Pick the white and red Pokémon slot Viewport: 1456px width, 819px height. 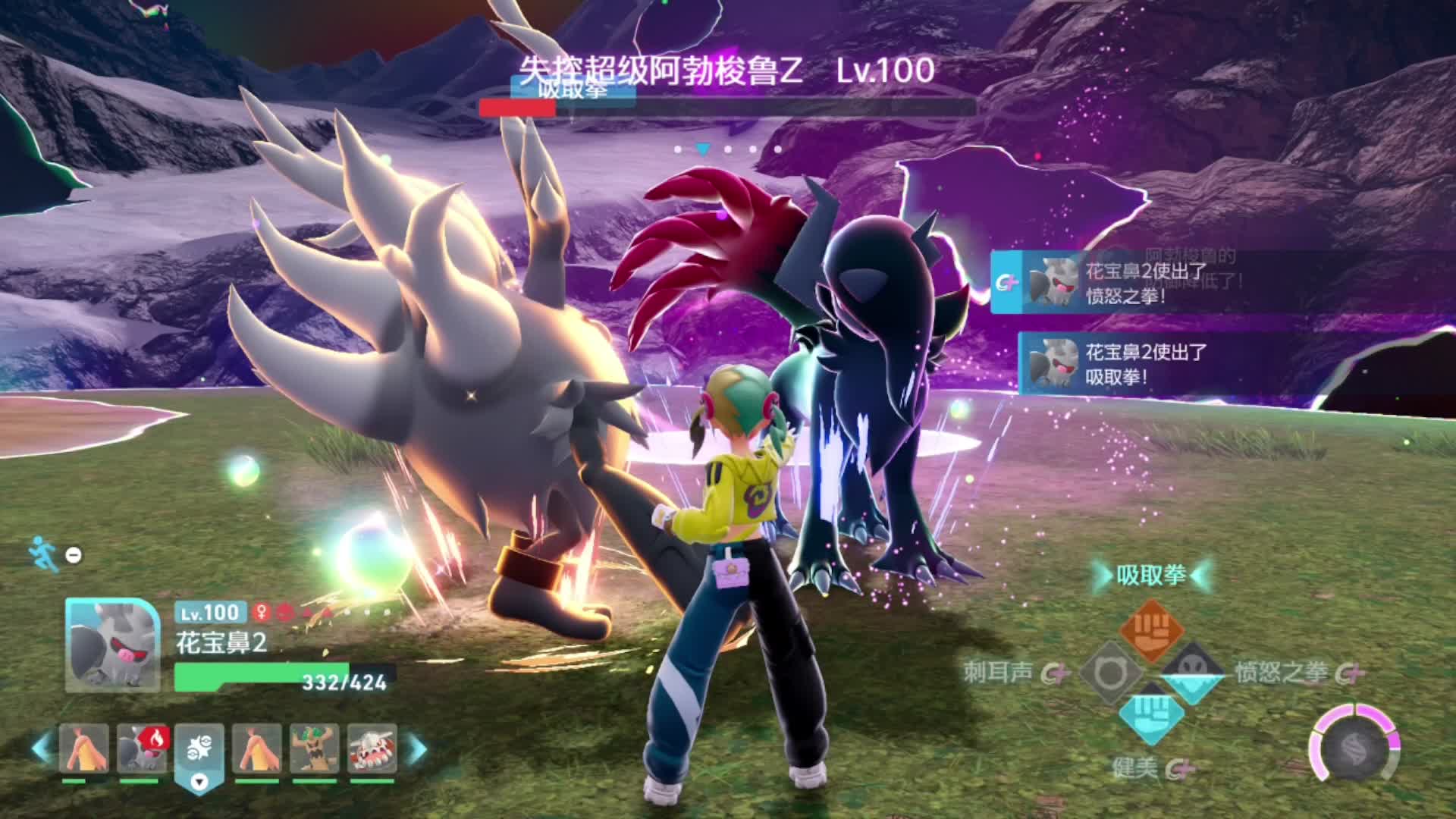372,748
